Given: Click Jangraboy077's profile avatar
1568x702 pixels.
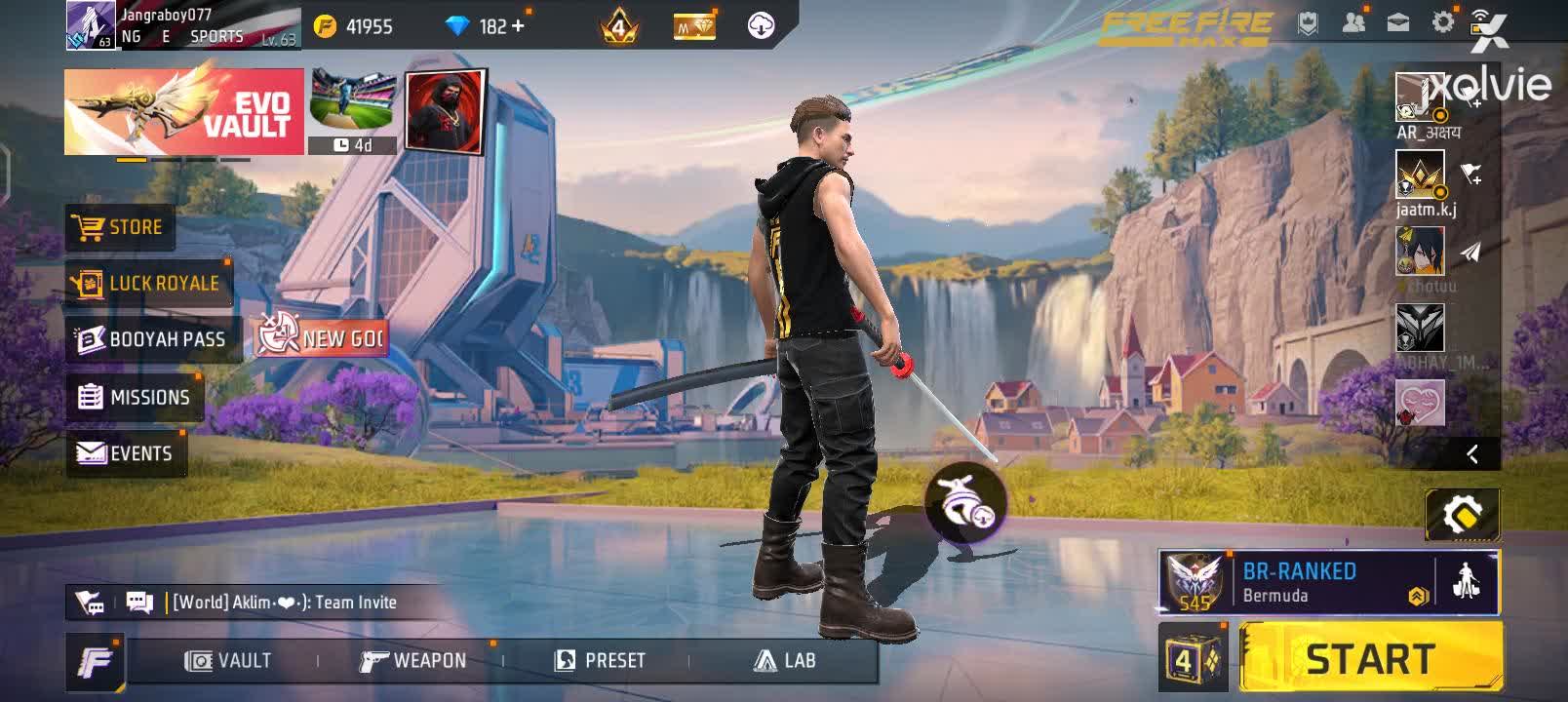Looking at the screenshot, I should tap(88, 24).
